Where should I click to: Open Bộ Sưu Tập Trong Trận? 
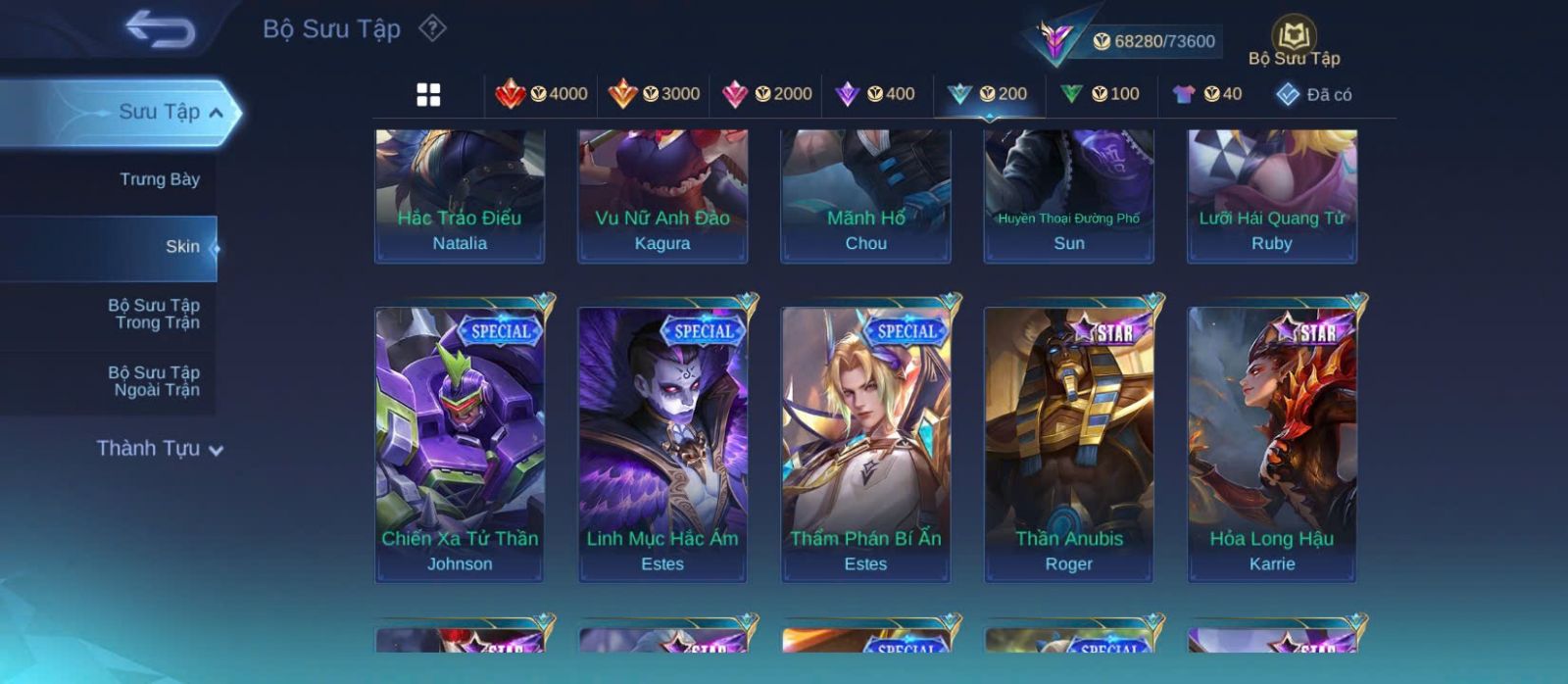click(155, 314)
